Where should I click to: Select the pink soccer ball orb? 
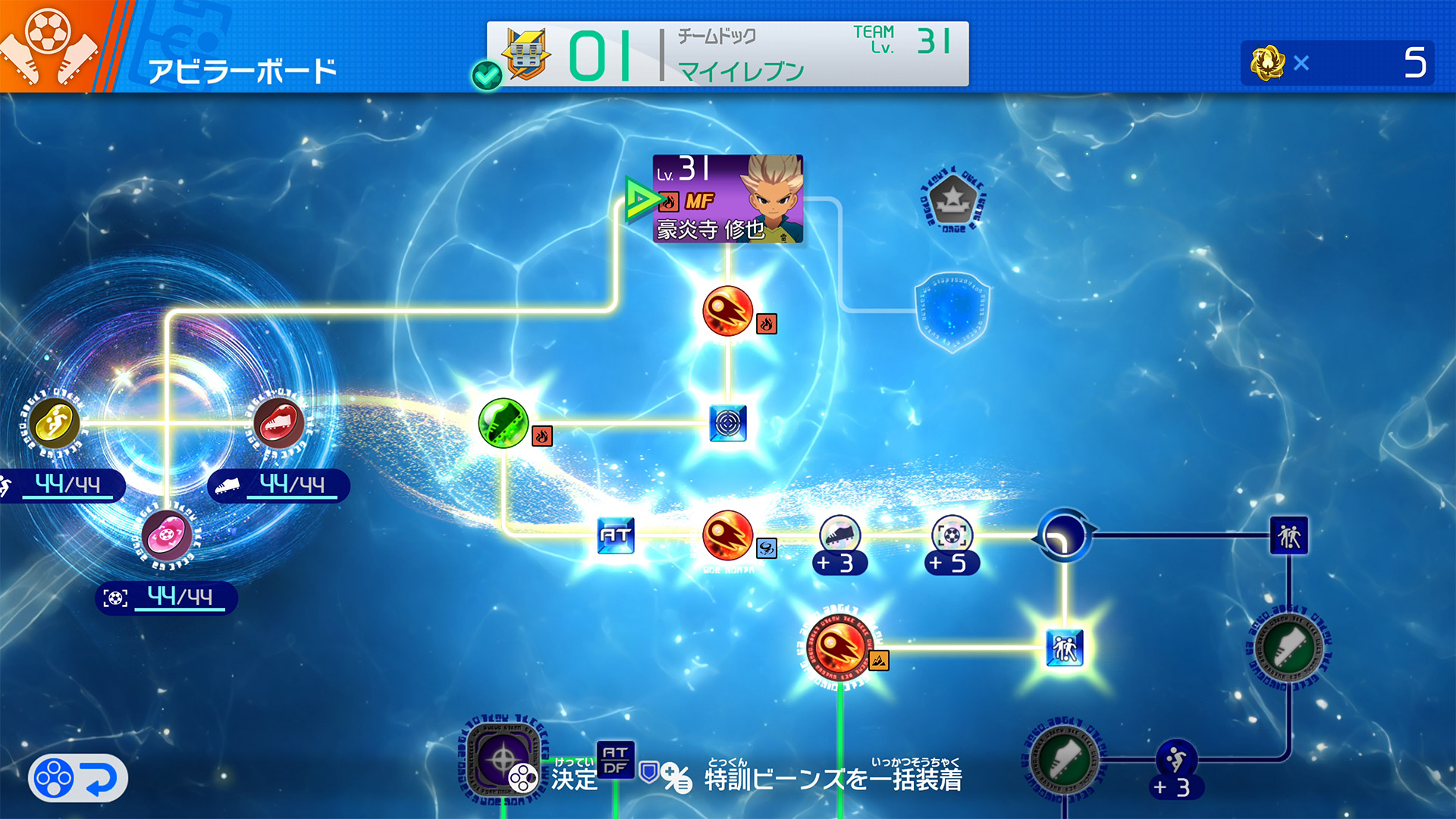click(x=167, y=535)
